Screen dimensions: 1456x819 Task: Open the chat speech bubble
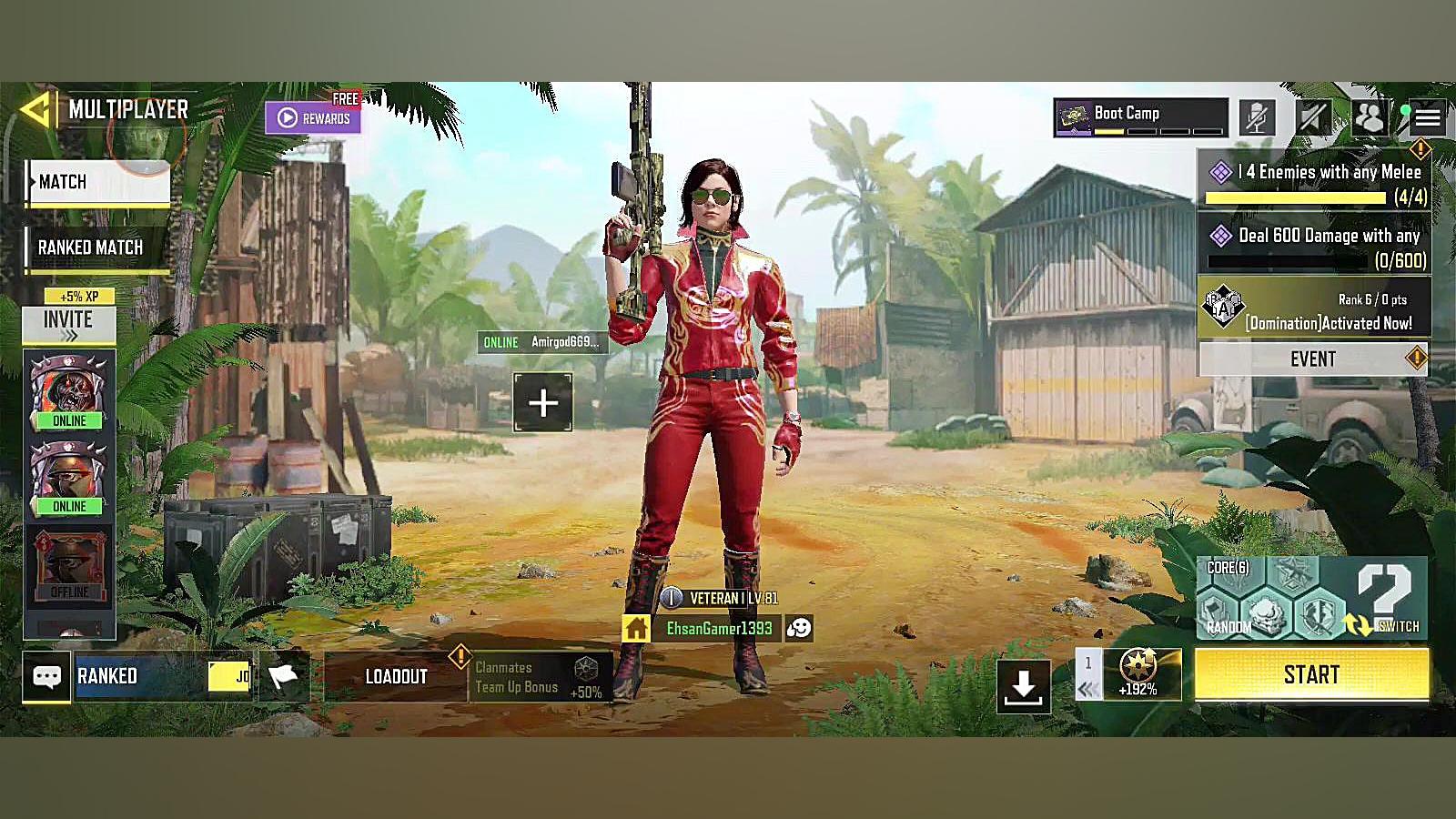click(46, 676)
